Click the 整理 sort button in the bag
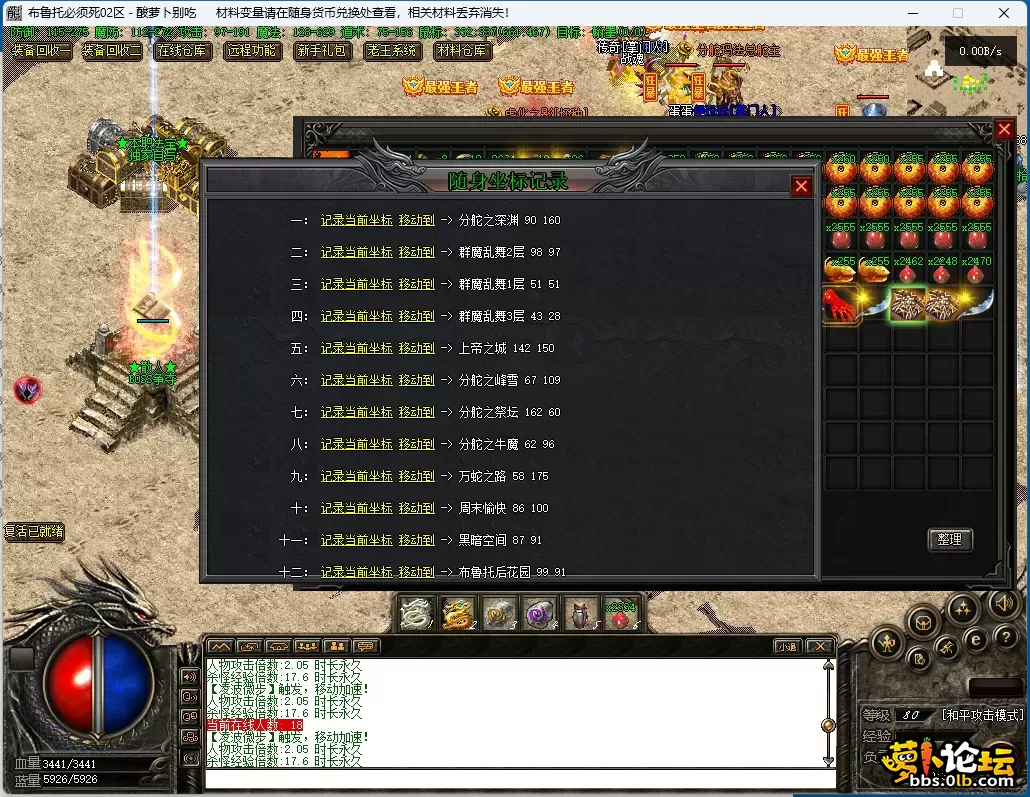Screen dimensions: 1030x797 tap(949, 540)
